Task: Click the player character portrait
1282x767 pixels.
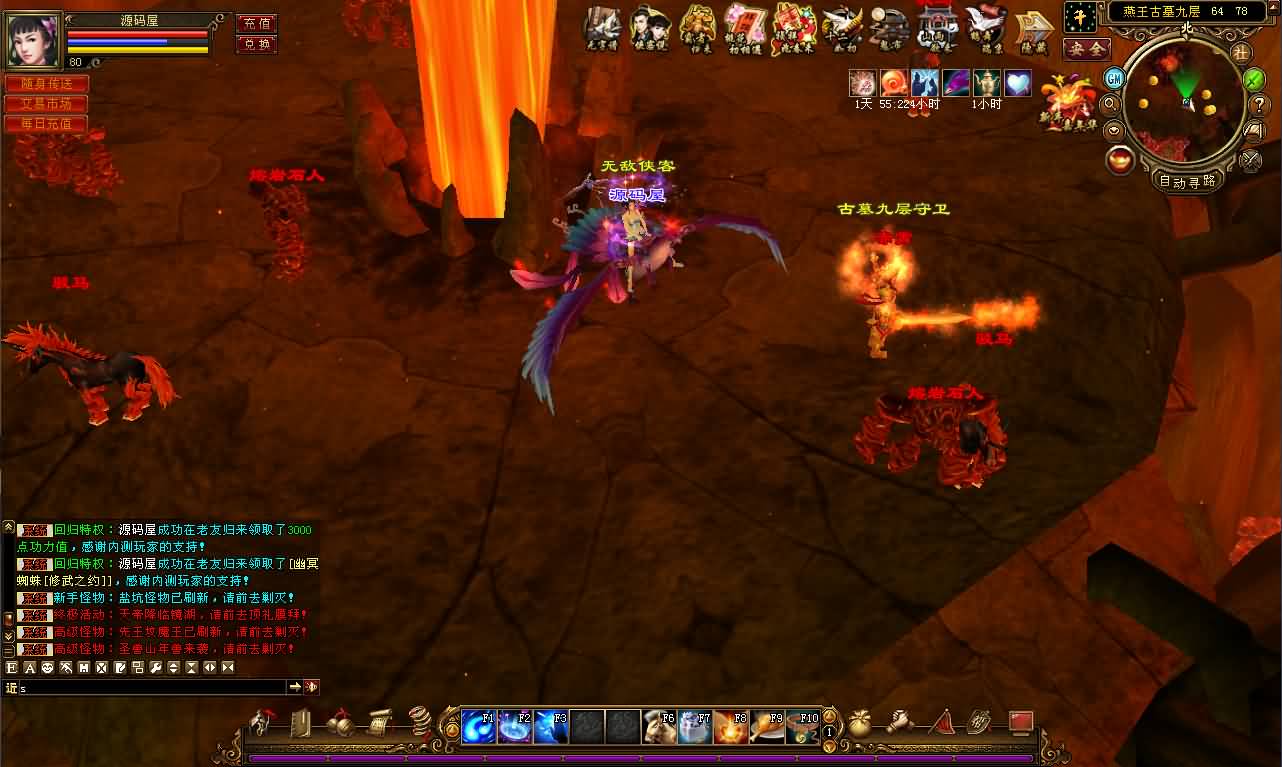Action: pyautogui.click(x=34, y=39)
